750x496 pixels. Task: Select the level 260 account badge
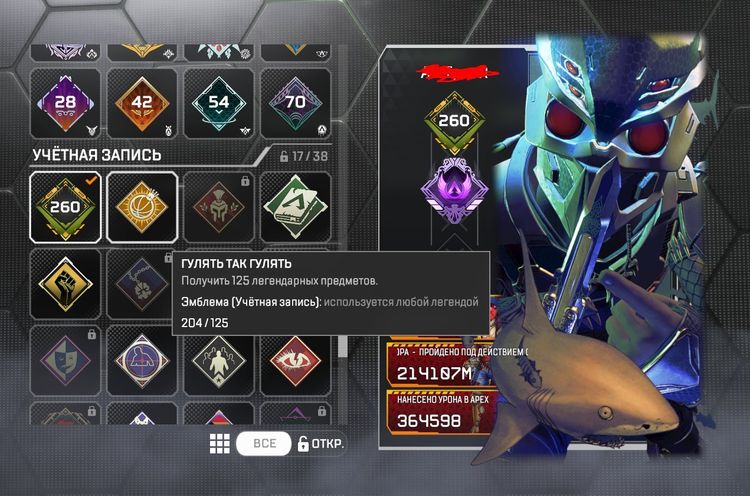tap(65, 207)
